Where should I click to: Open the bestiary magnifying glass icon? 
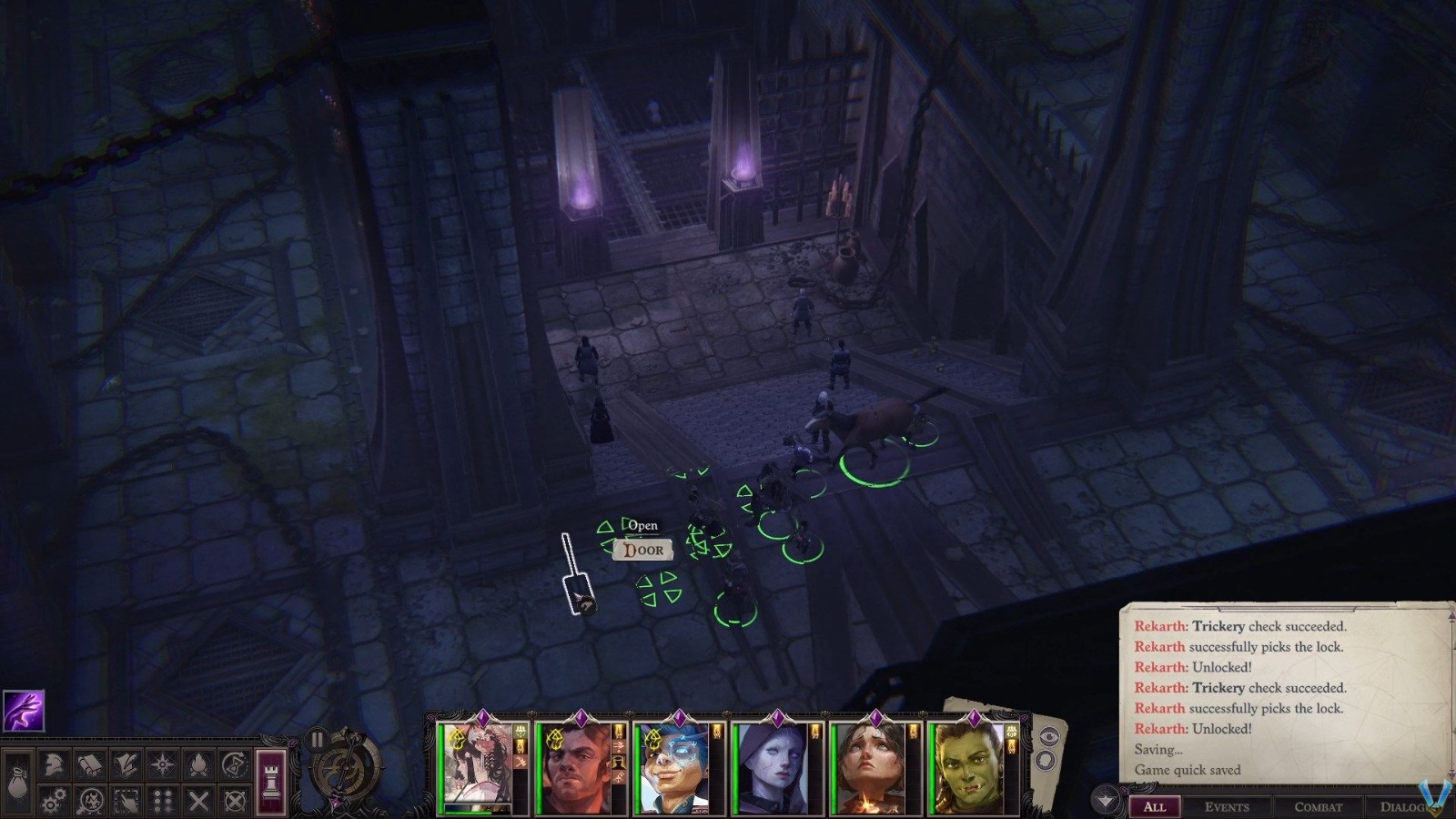[91, 800]
